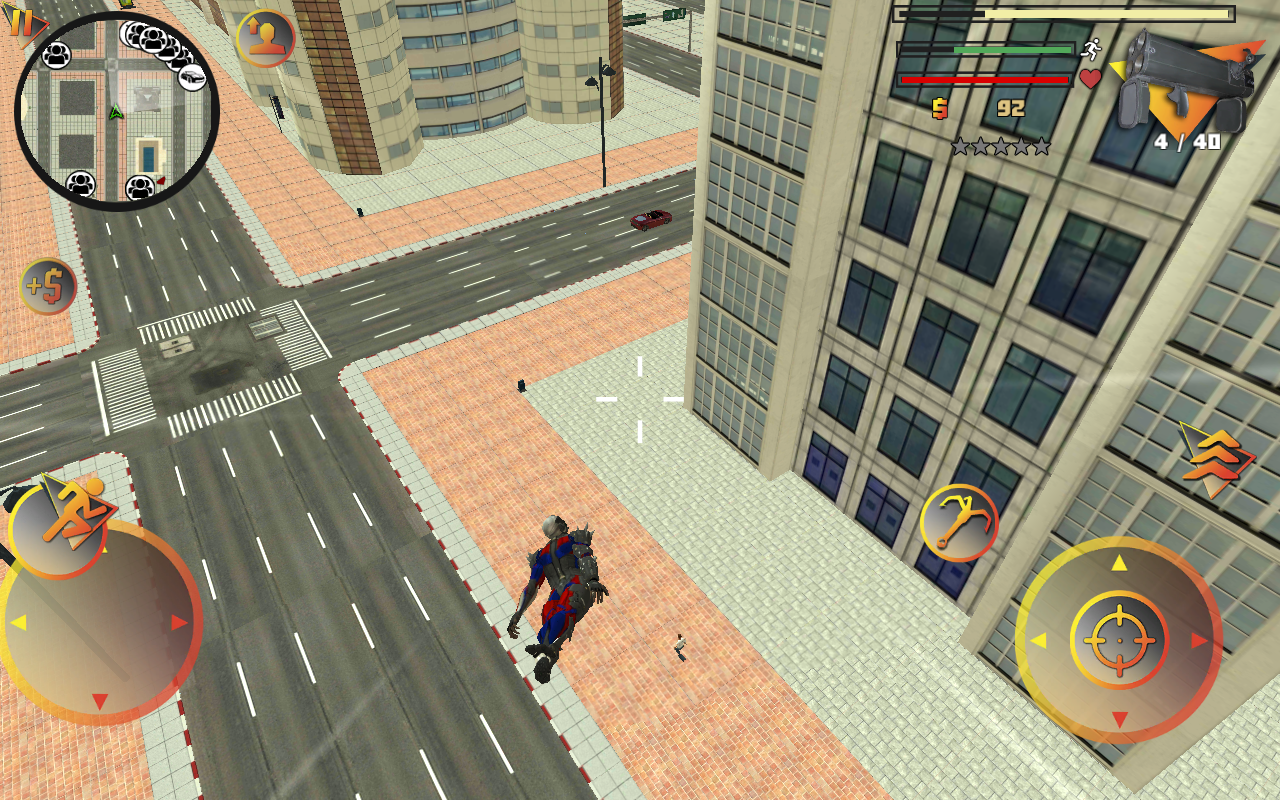Tap the ammo counter showing 4/40
This screenshot has width=1280, height=800.
click(1186, 143)
